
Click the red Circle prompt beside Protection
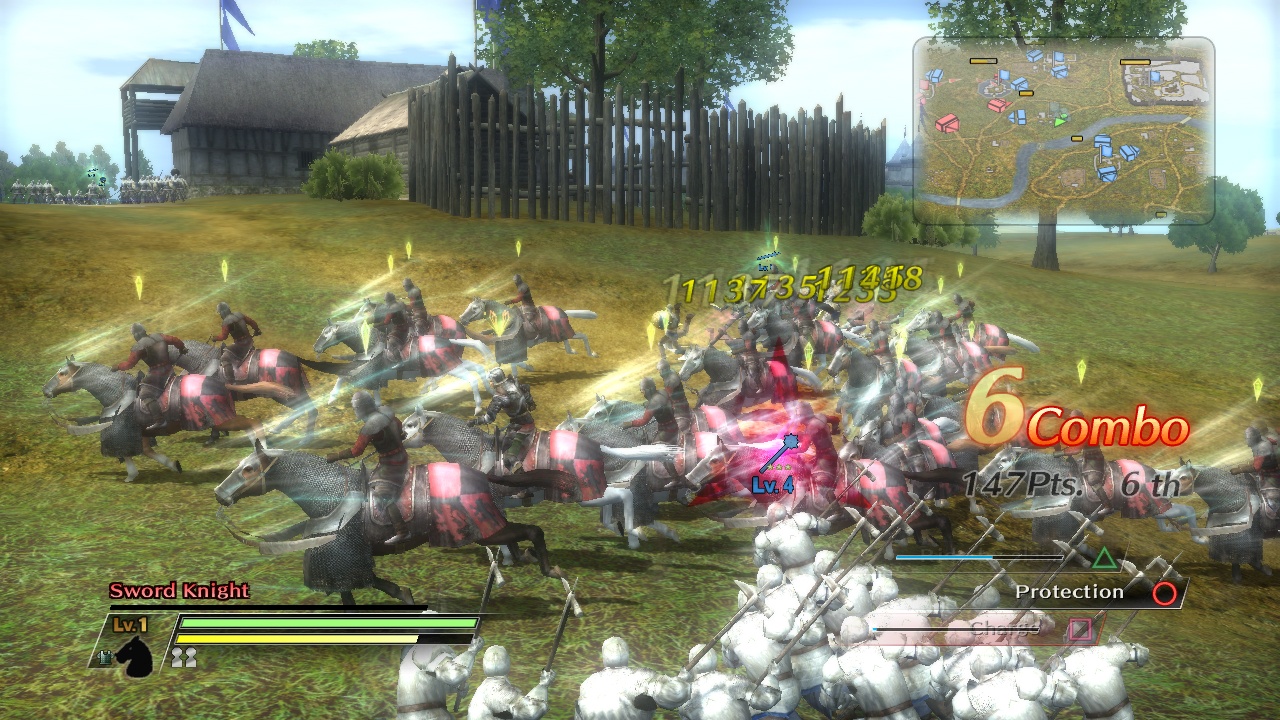point(1163,592)
